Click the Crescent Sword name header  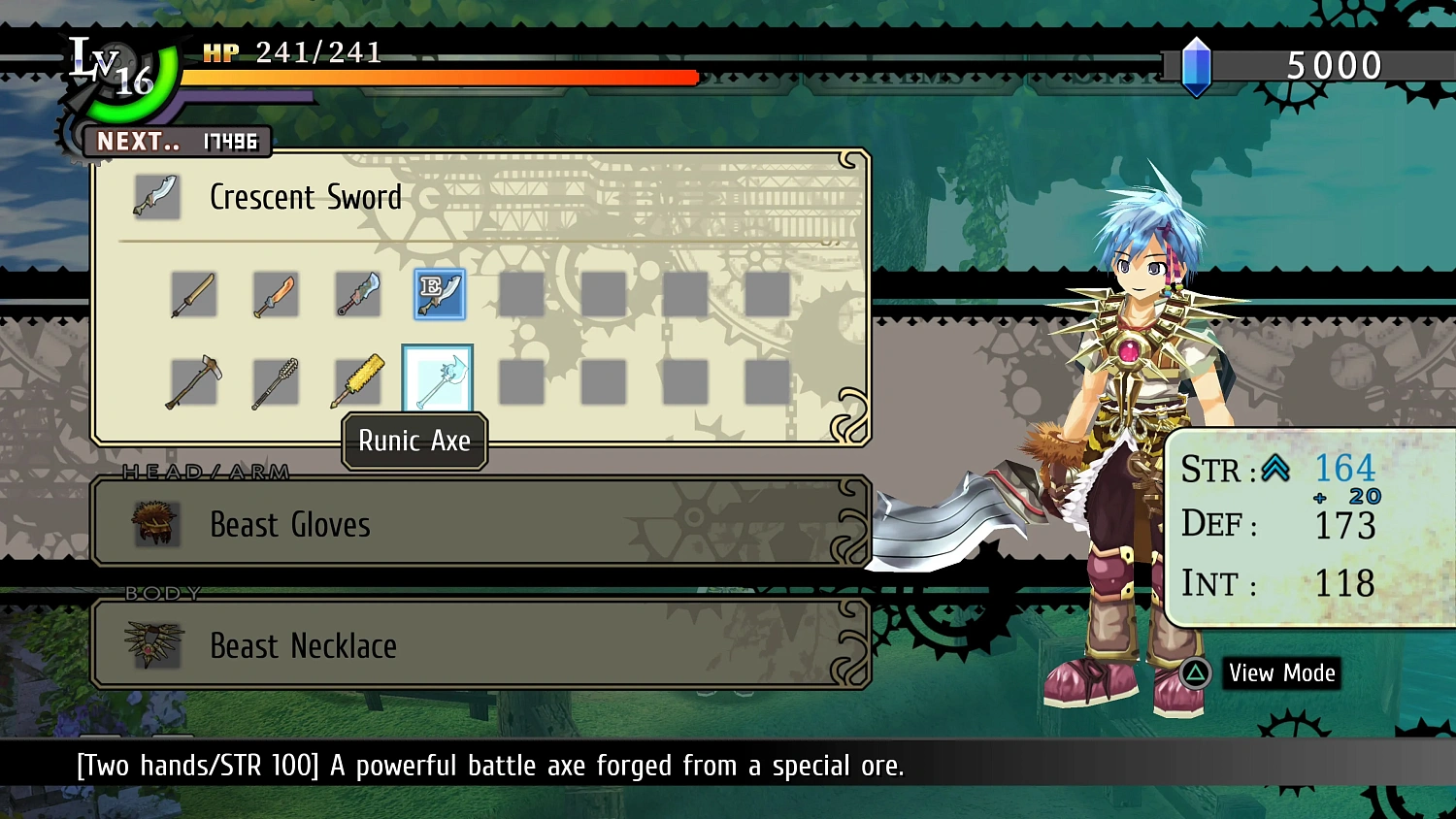(x=306, y=197)
